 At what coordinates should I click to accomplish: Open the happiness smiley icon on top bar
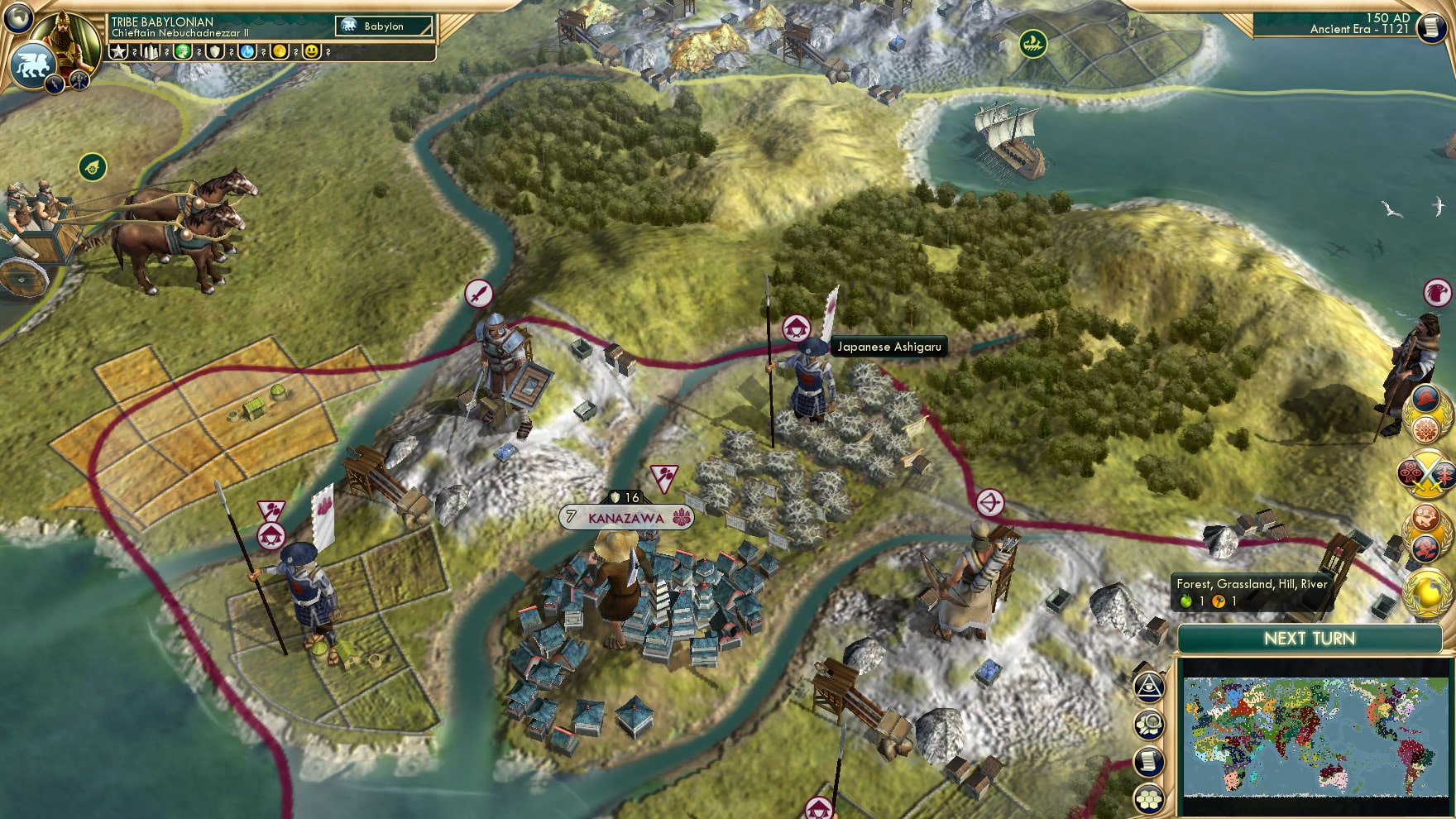pos(312,51)
